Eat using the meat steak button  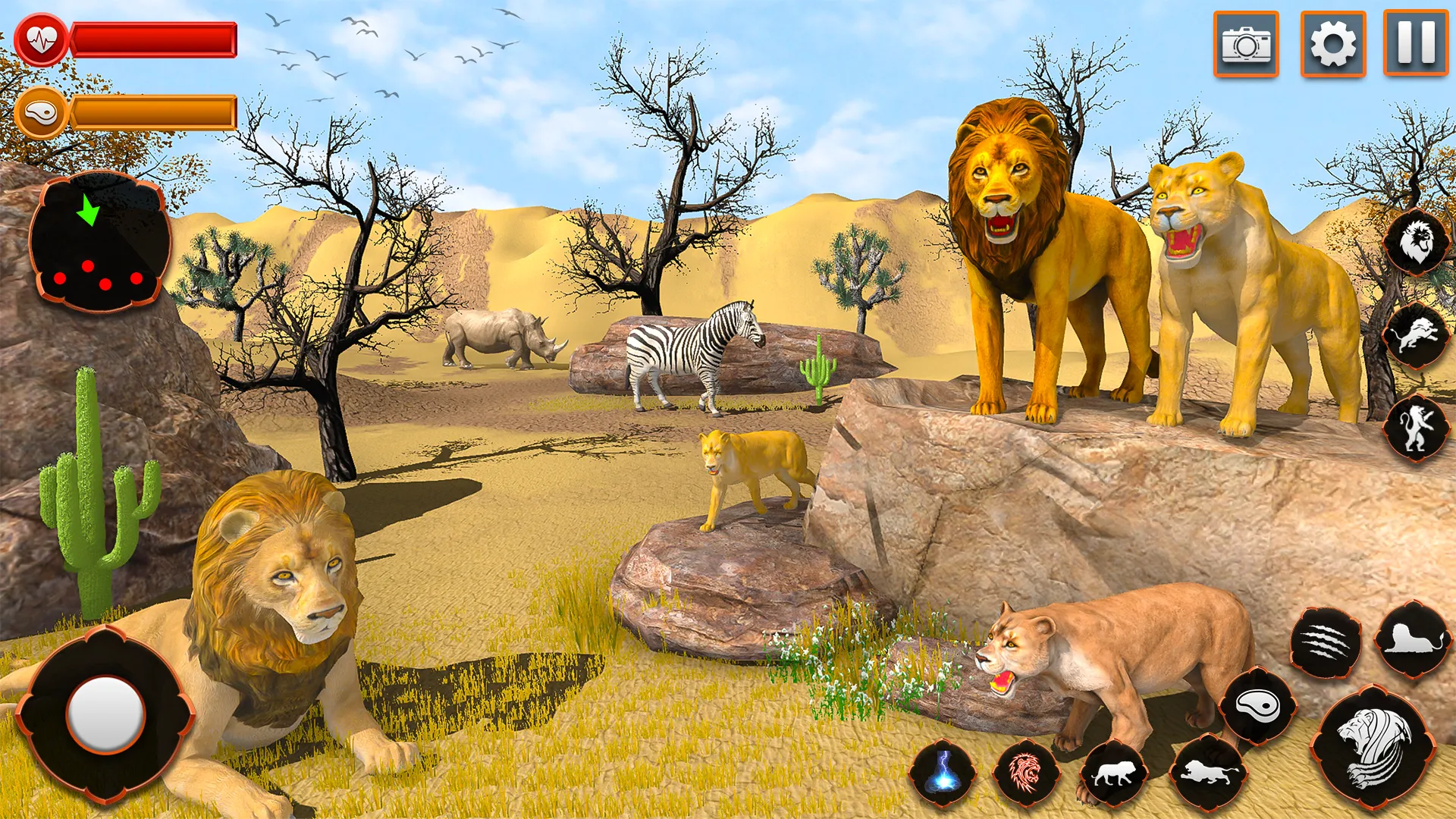1258,707
